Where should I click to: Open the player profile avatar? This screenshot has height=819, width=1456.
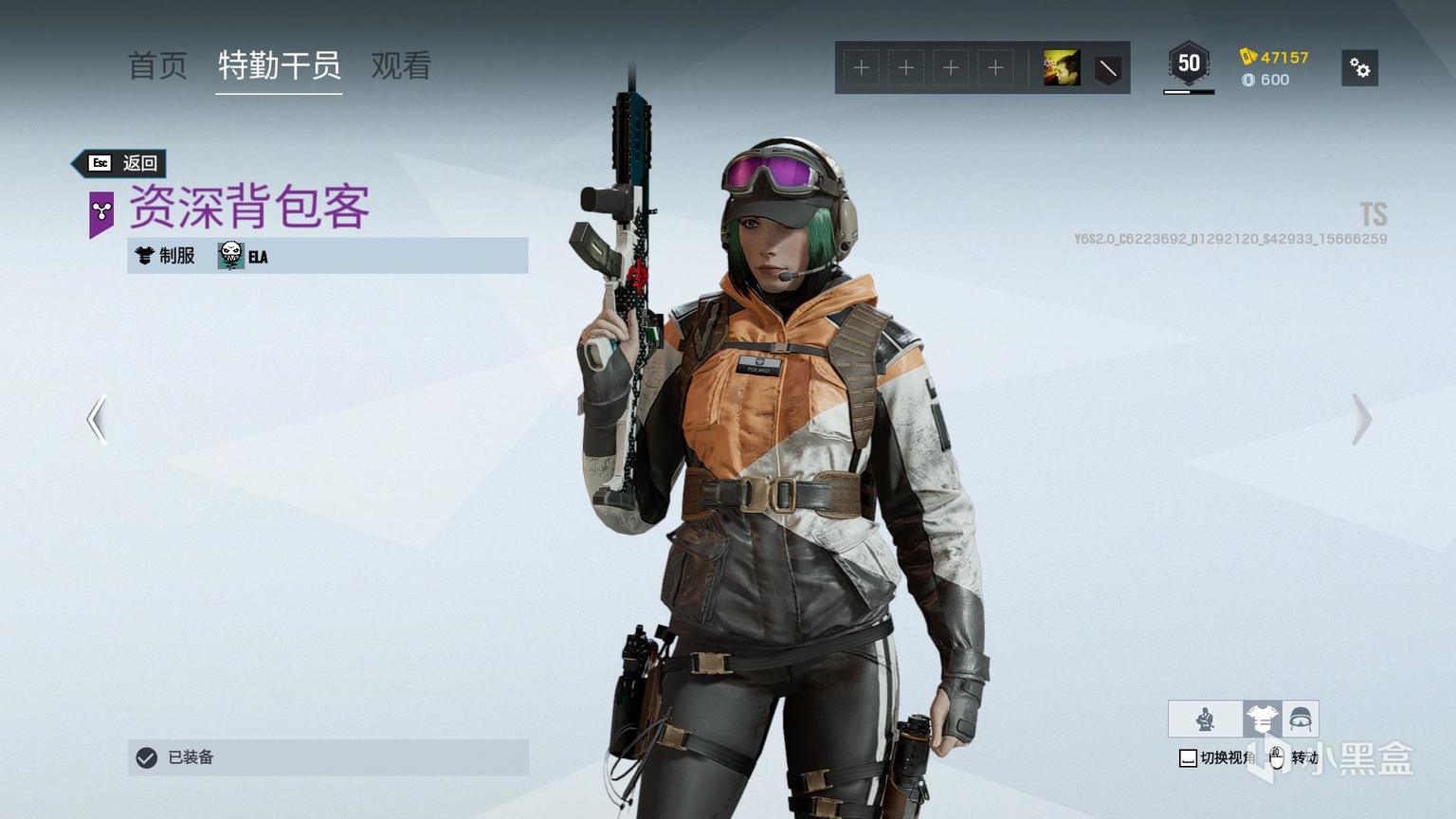[x=1062, y=68]
